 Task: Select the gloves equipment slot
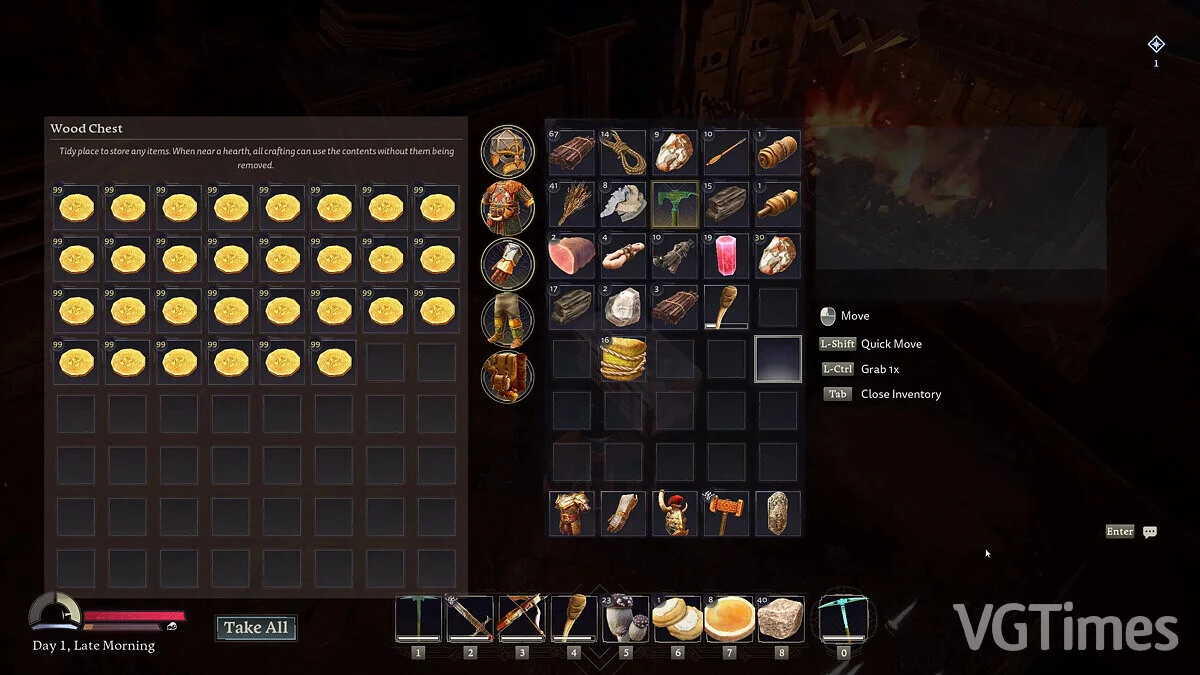(x=508, y=263)
